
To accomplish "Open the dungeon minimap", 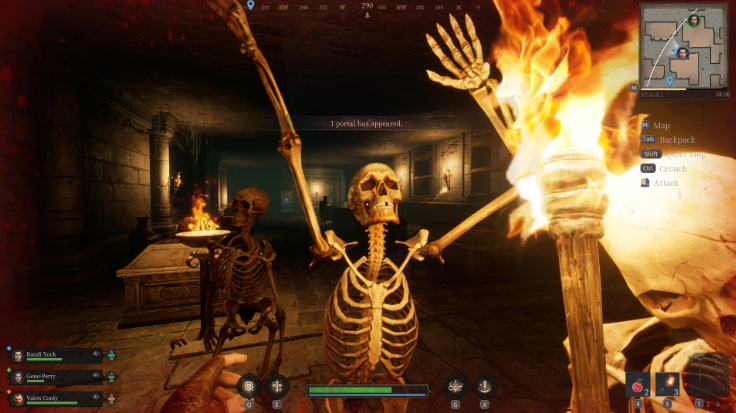I will [x=685, y=45].
